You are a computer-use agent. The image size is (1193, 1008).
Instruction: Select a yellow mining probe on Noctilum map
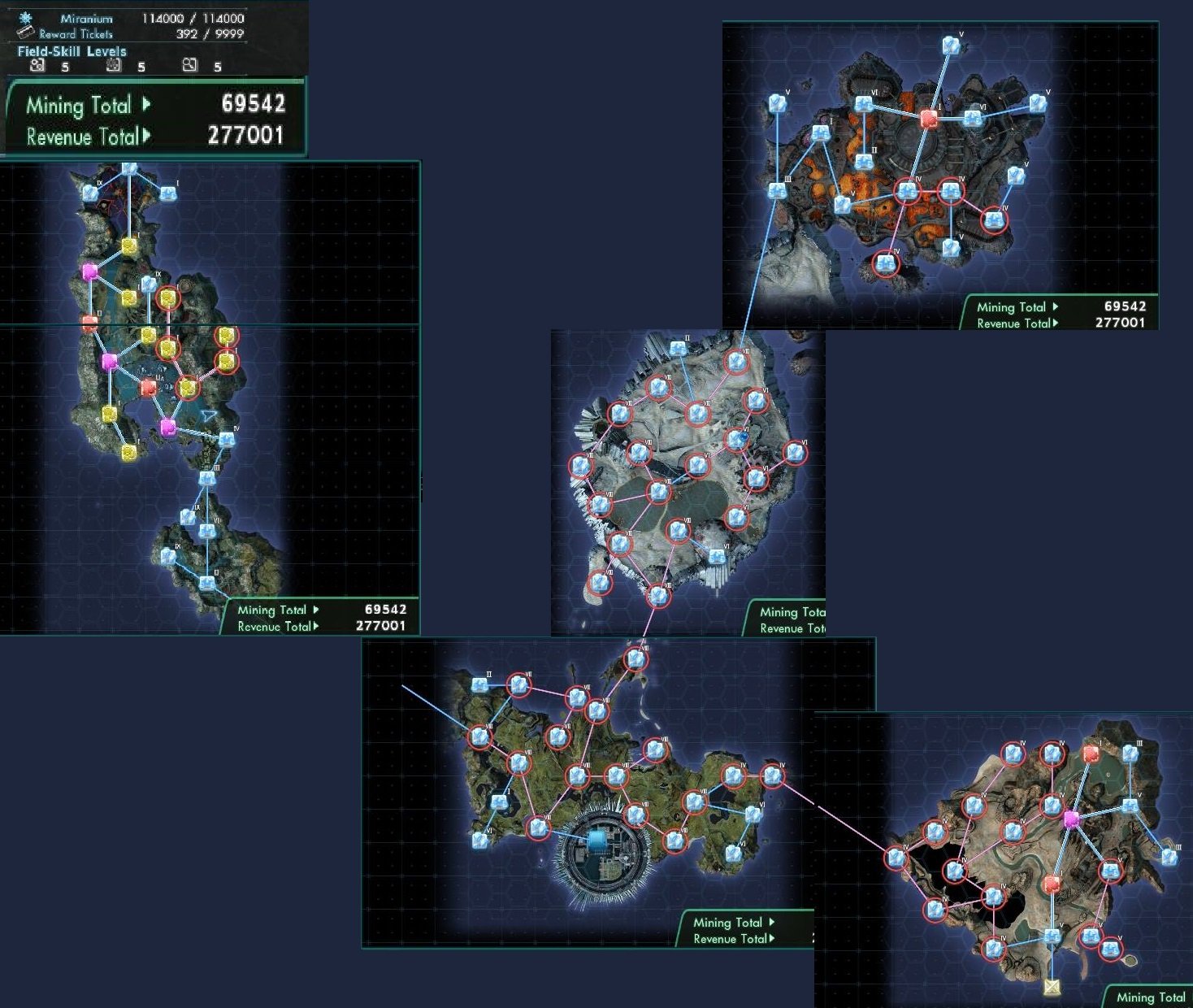click(x=130, y=244)
